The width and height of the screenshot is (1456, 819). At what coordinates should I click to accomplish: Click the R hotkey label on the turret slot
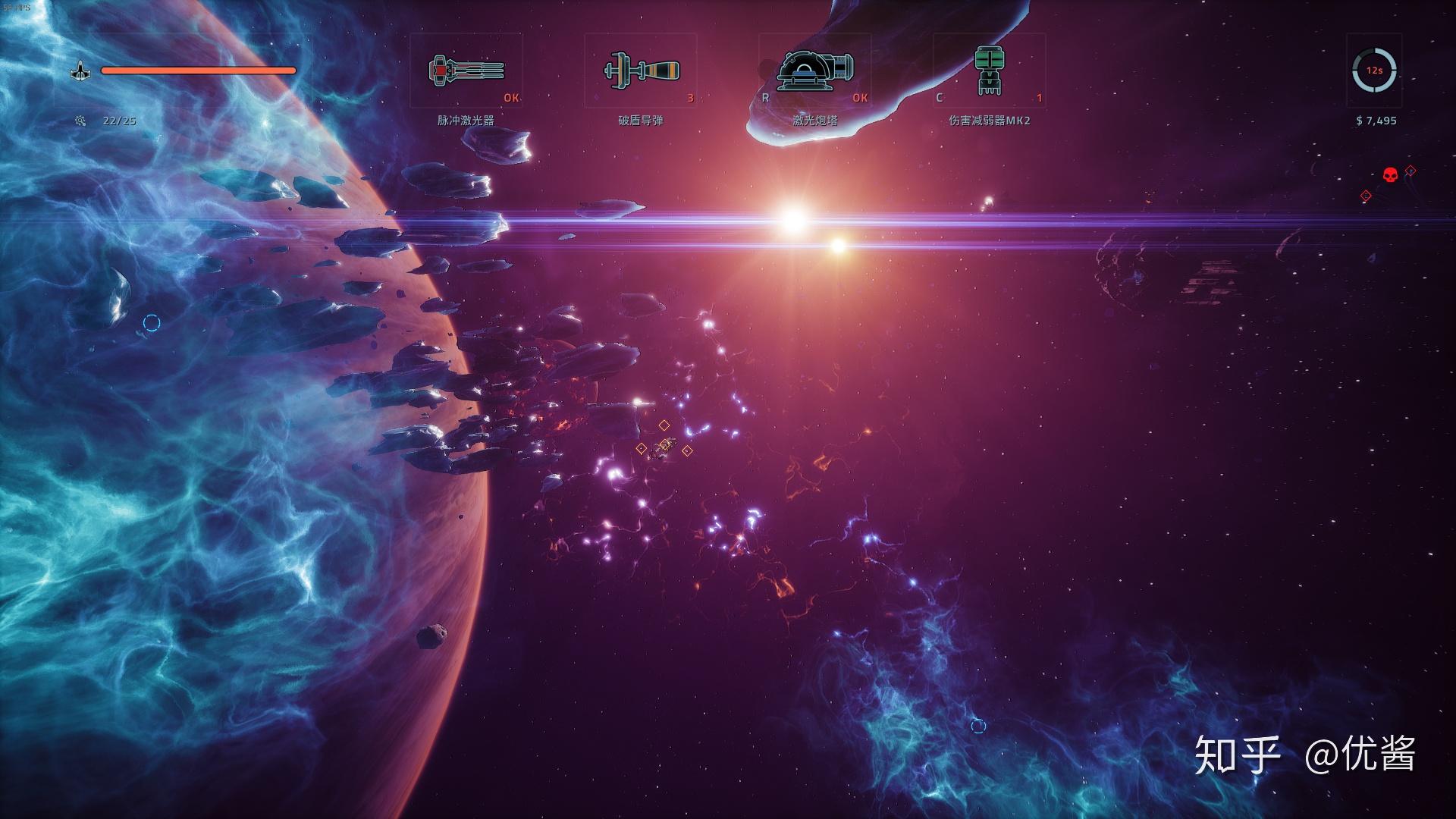coord(767,97)
